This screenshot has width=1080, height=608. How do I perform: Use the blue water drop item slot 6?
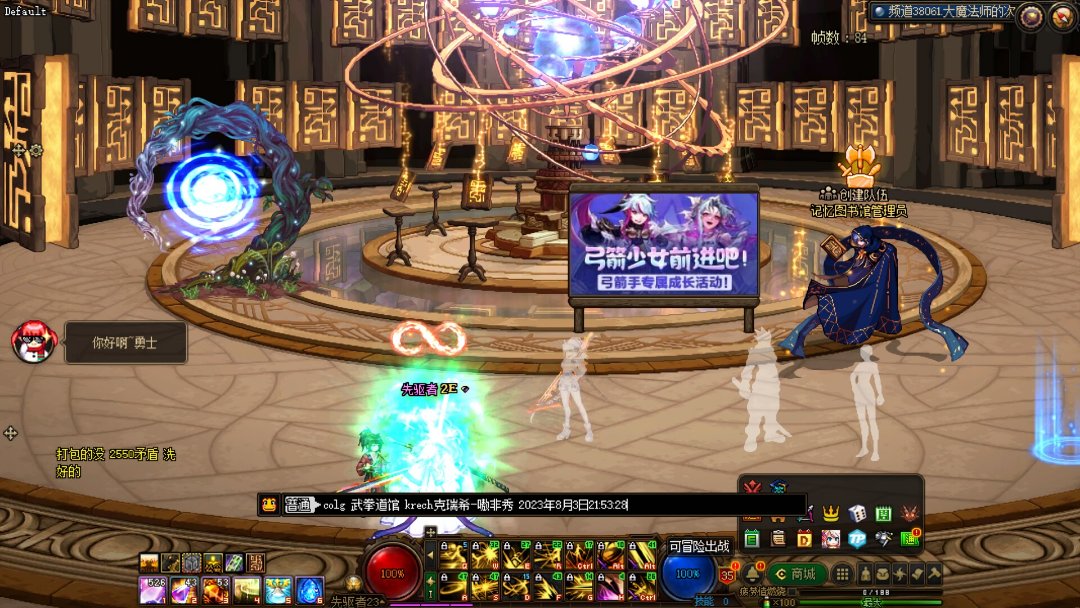point(310,590)
